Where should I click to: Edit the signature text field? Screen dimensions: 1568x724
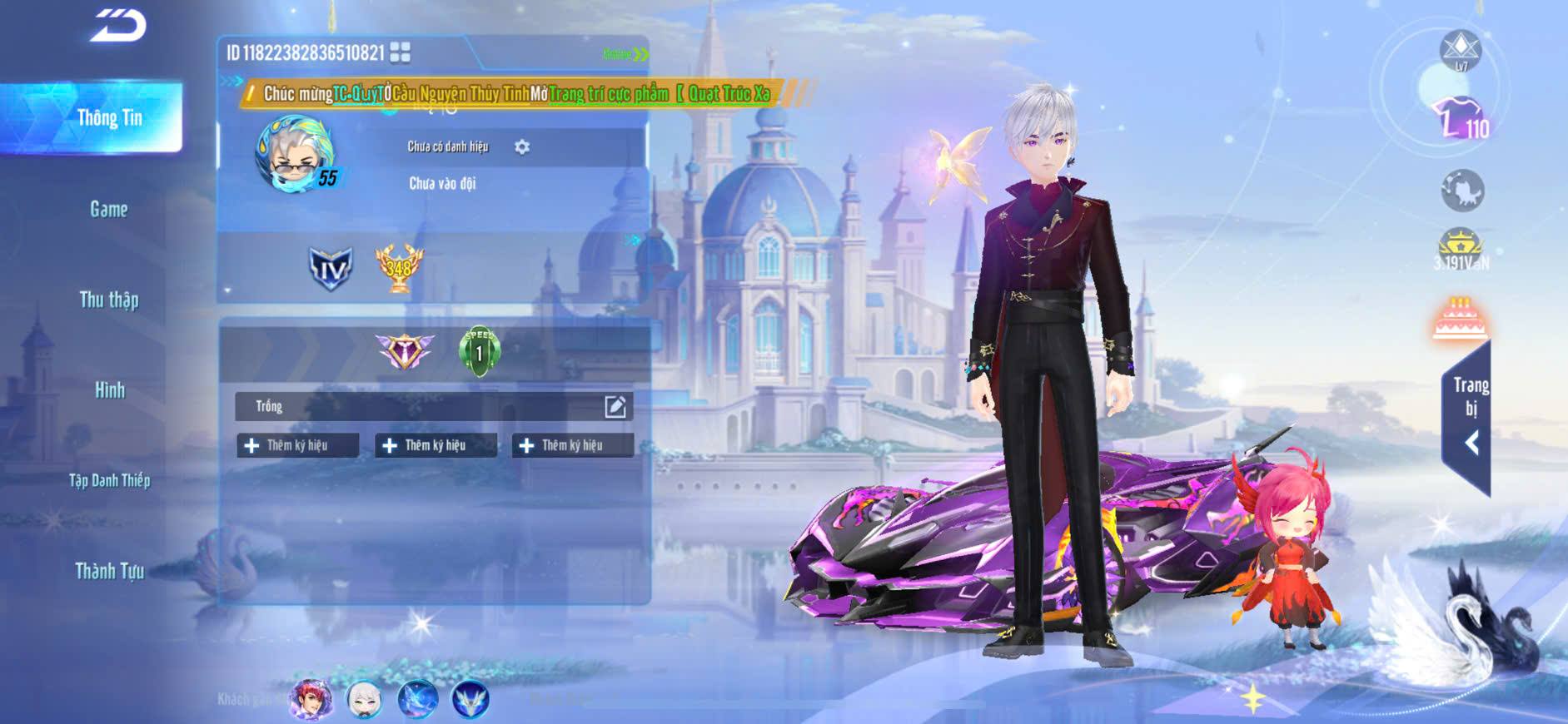tap(615, 406)
